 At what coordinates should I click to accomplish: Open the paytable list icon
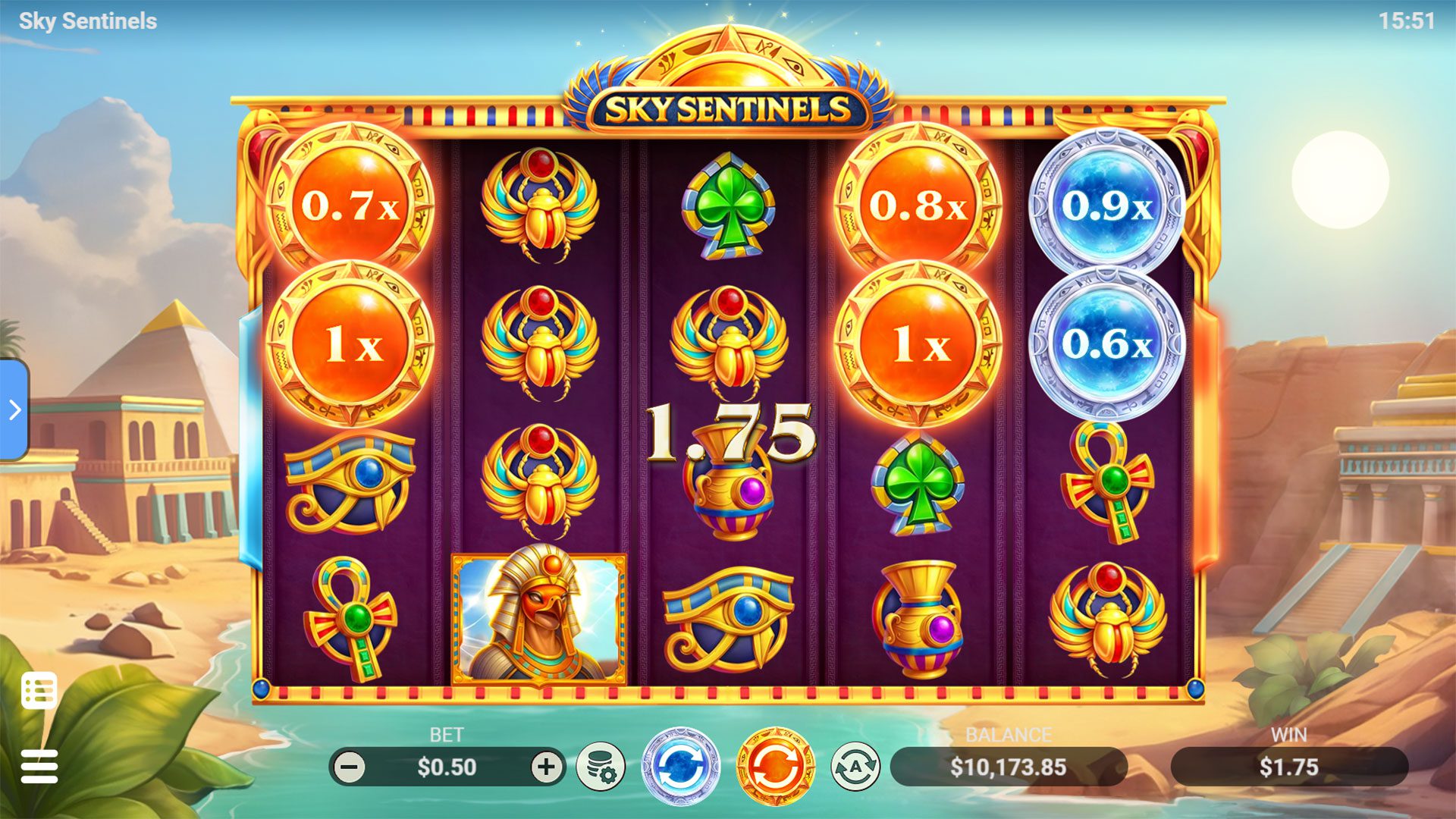pos(39,690)
